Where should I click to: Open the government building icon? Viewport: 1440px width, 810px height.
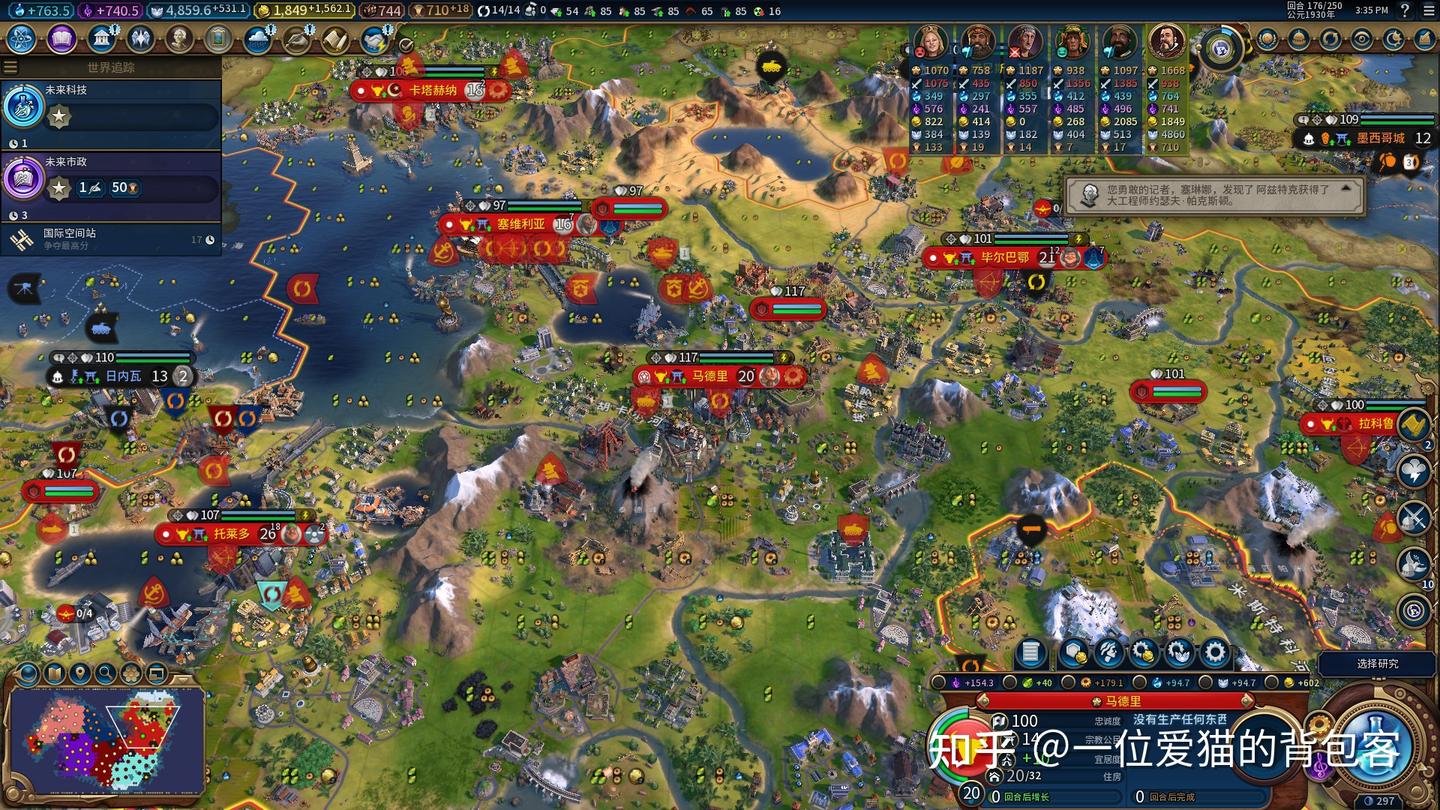pos(100,39)
